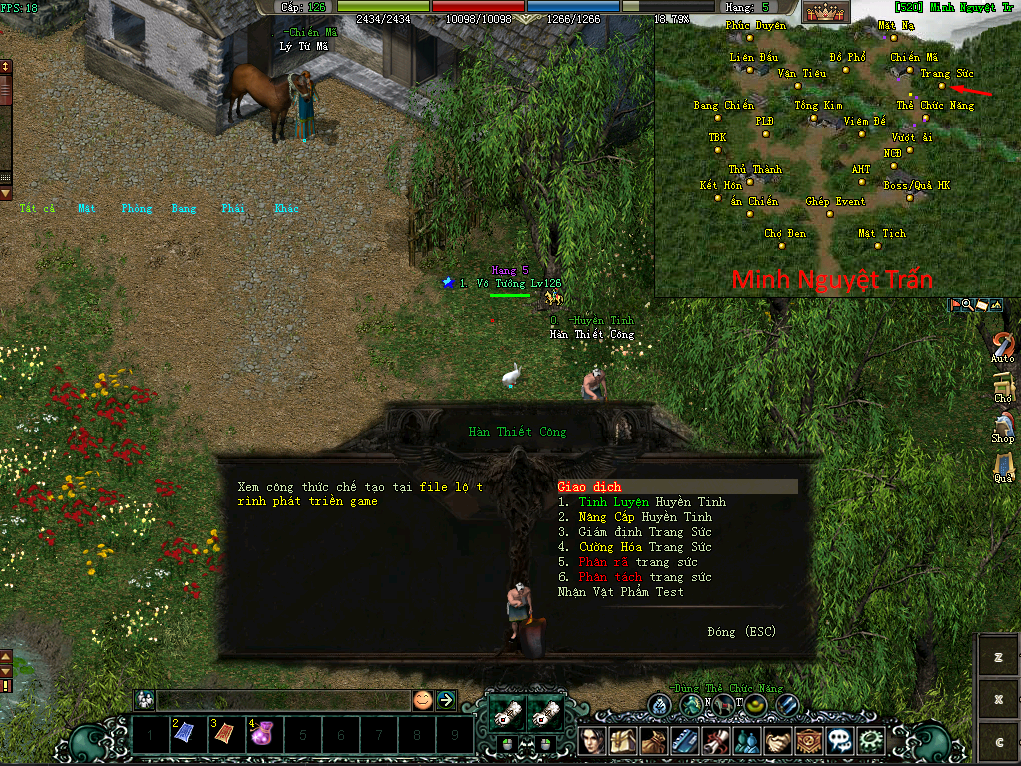Switch chat filter to Tất cả tab

pos(35,209)
